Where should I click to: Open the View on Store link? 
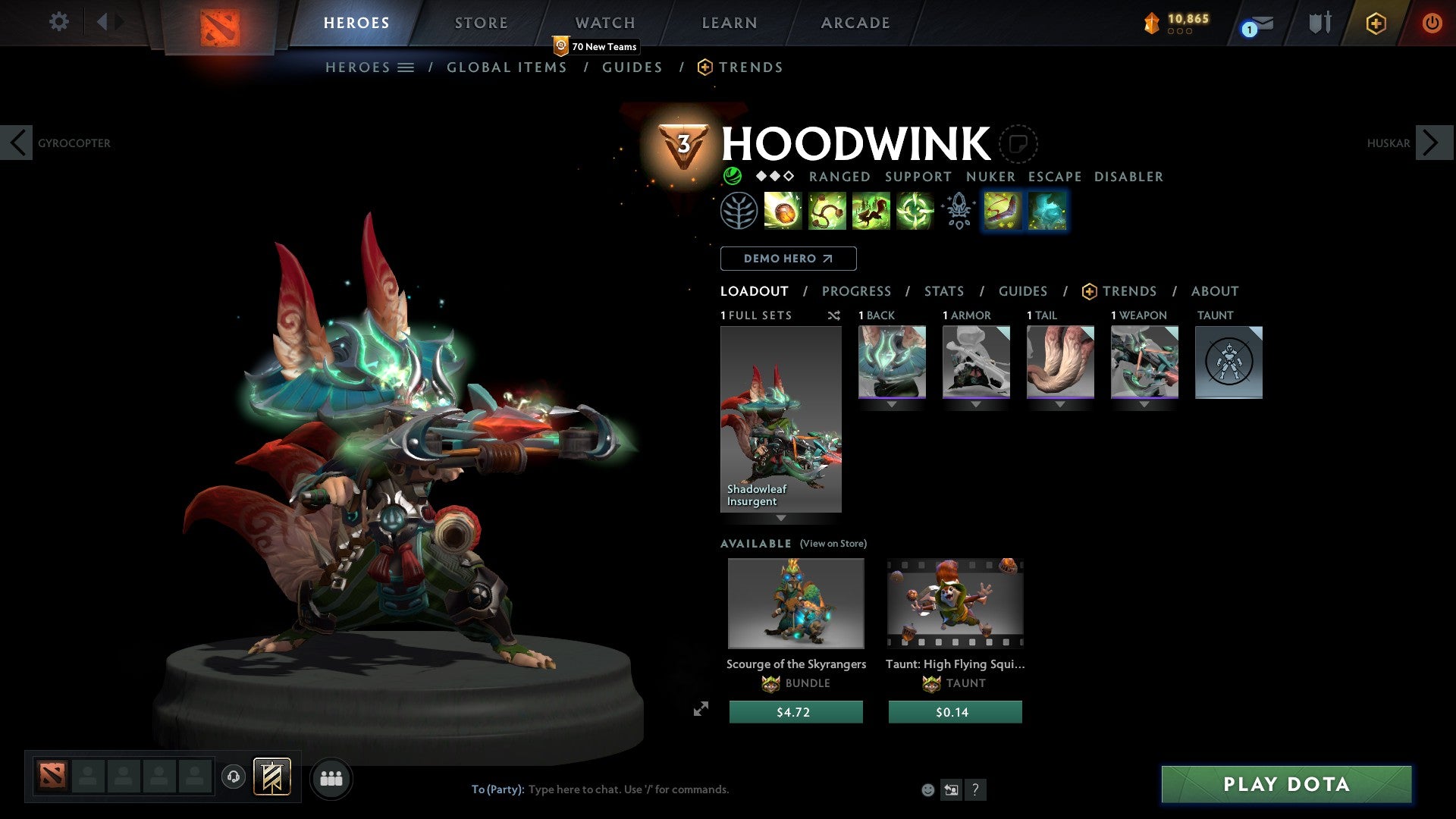click(834, 544)
